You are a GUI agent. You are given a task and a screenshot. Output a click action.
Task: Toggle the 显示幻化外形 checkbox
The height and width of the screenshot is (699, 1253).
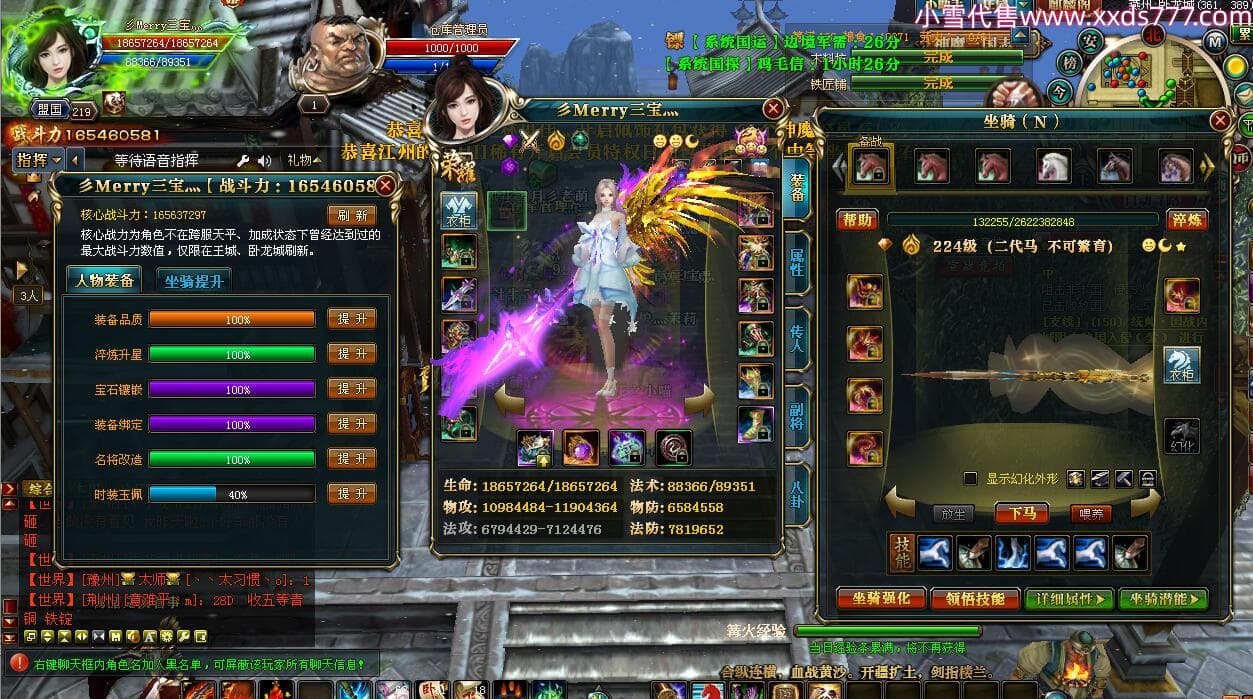(970, 479)
